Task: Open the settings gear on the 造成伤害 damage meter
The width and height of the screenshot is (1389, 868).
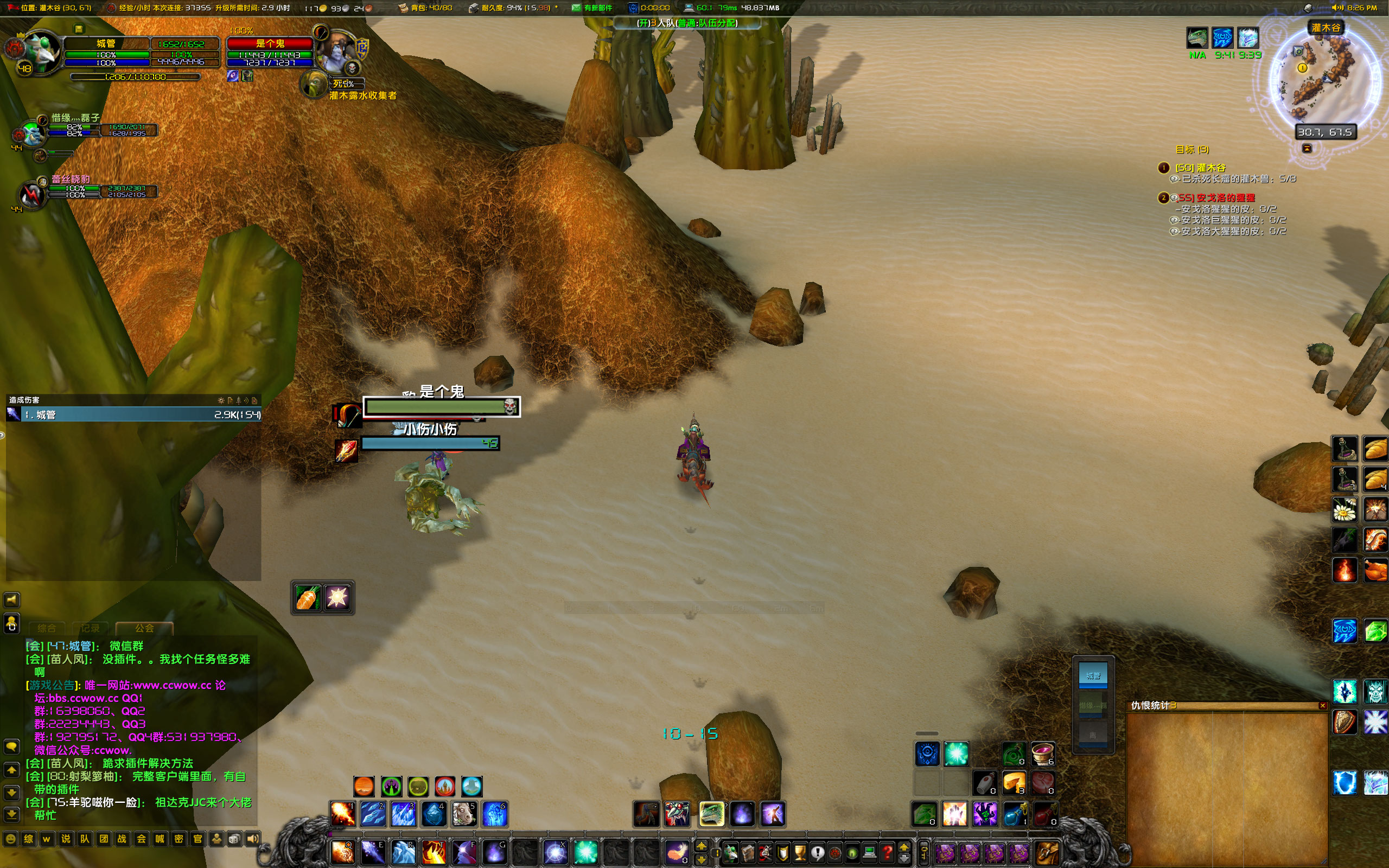Action: pyautogui.click(x=220, y=401)
